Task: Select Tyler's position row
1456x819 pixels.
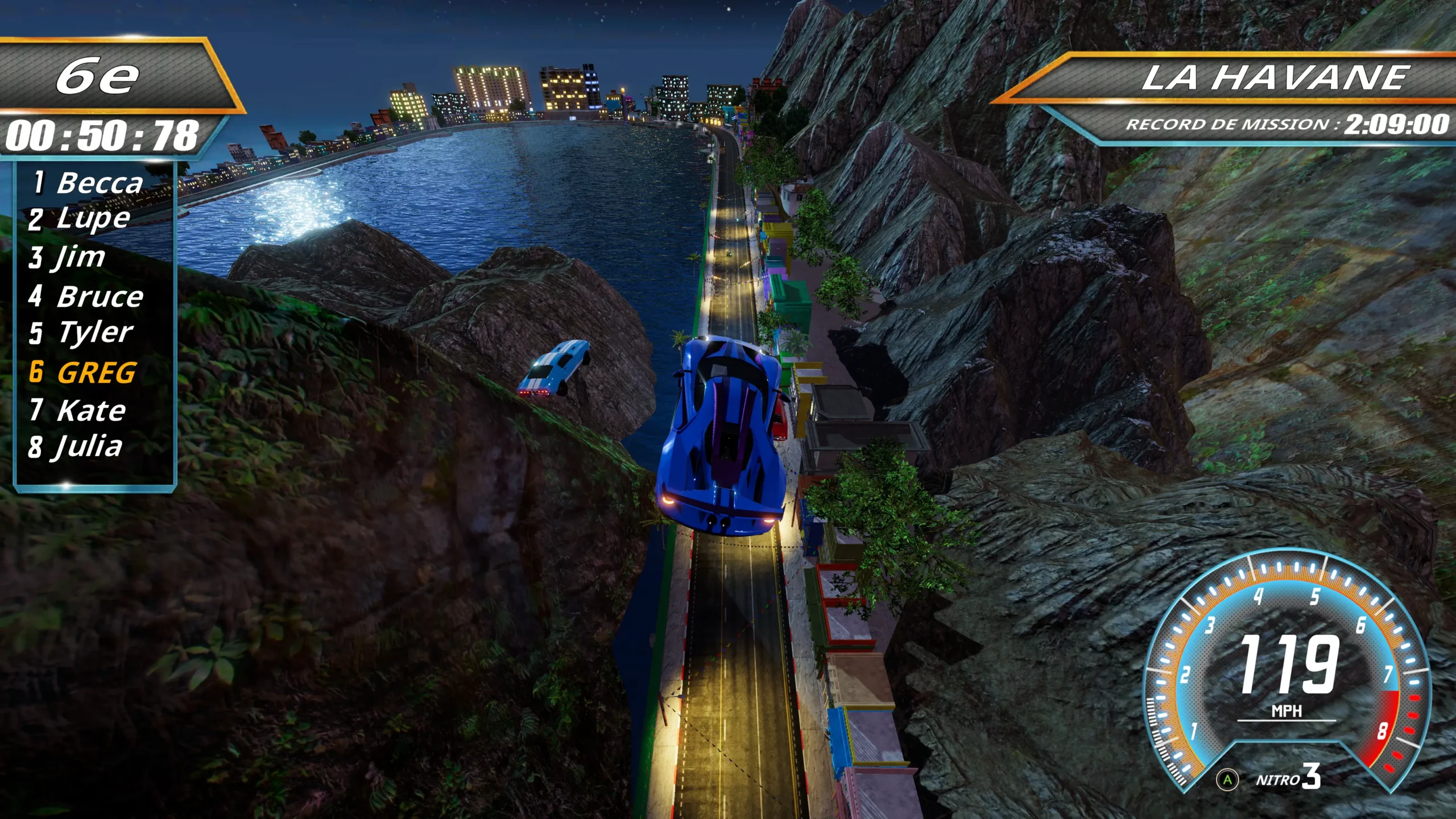Action: 81,333
